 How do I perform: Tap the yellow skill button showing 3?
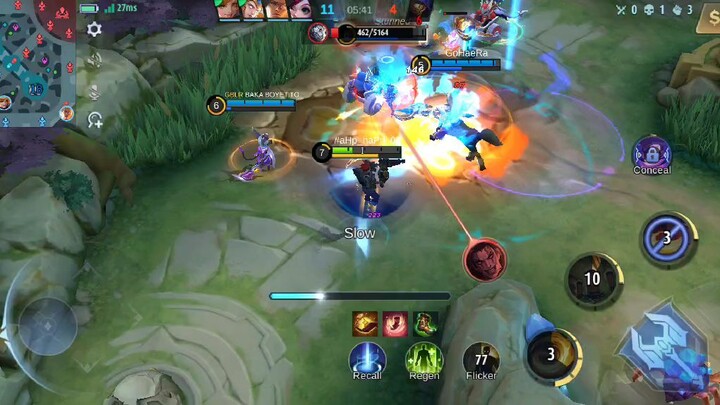click(552, 355)
